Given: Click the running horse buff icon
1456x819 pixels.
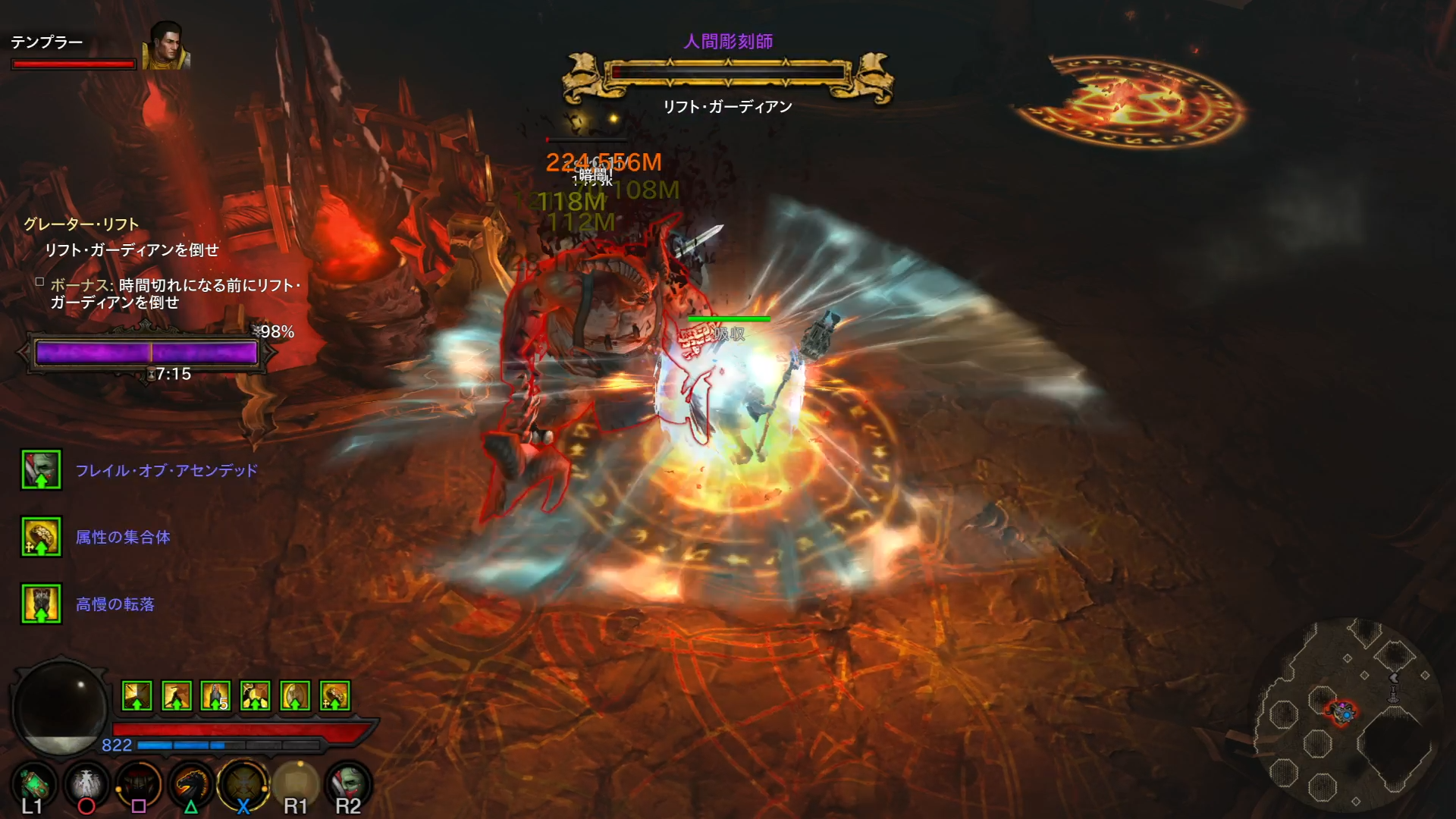Looking at the screenshot, I should point(177,695).
